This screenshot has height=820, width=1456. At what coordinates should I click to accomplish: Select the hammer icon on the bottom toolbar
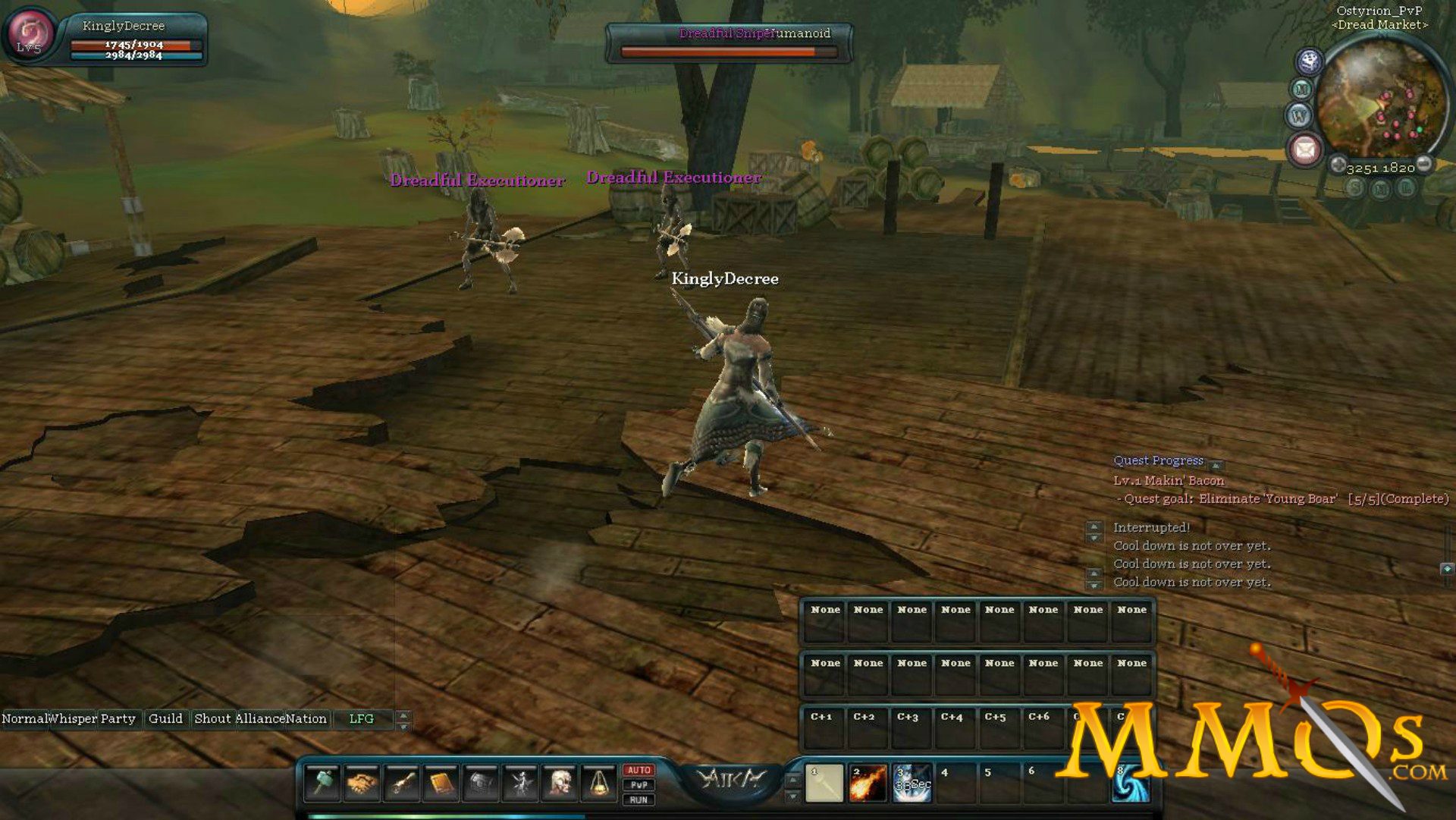(322, 781)
